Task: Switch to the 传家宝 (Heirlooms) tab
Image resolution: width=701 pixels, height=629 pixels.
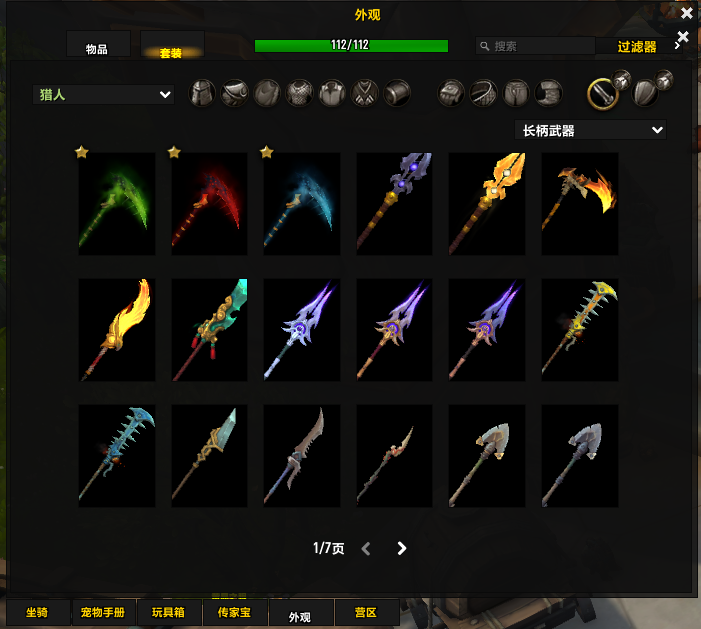Action: point(234,612)
